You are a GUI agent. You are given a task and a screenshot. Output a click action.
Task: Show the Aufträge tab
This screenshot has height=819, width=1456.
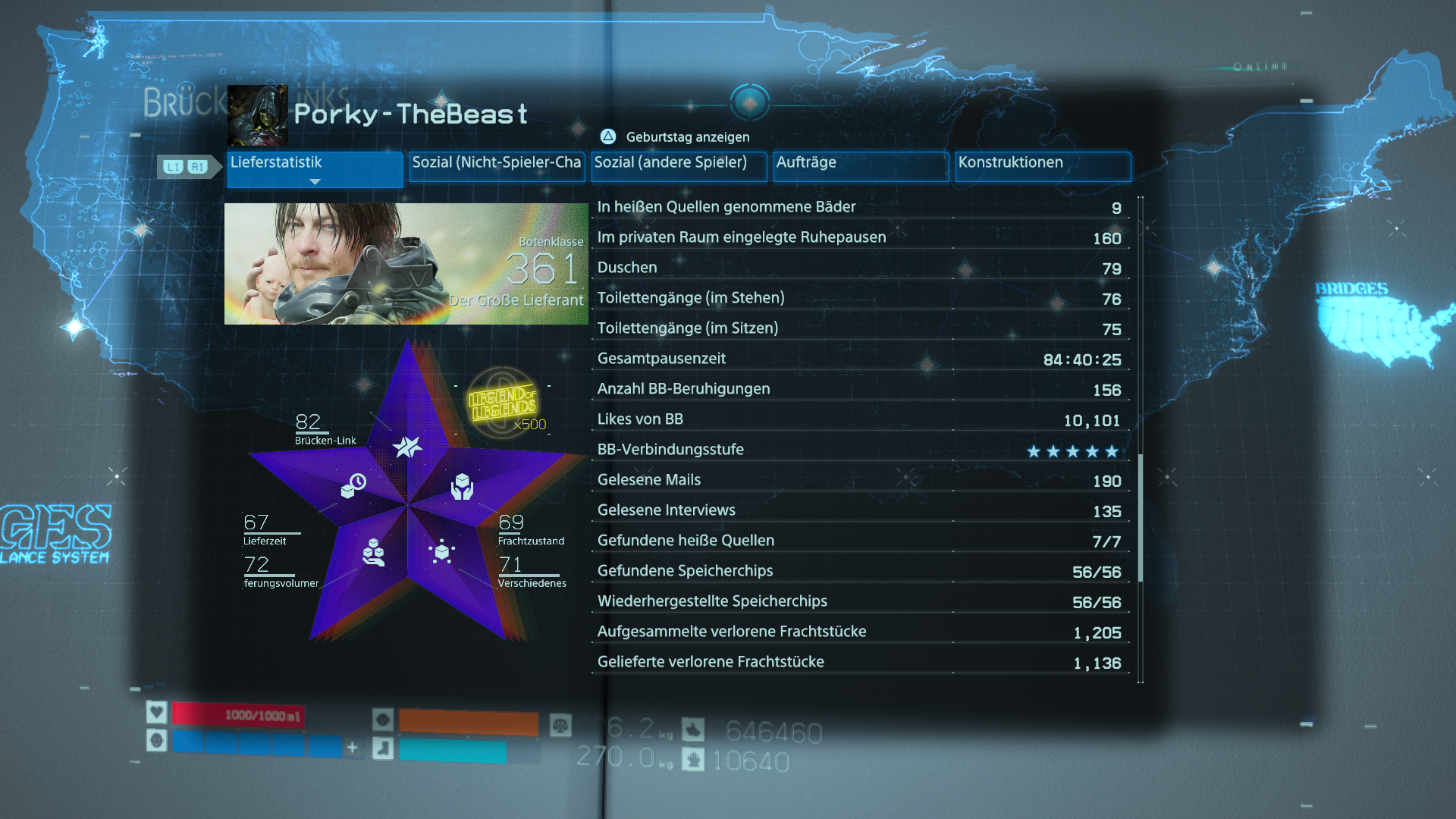(x=861, y=167)
